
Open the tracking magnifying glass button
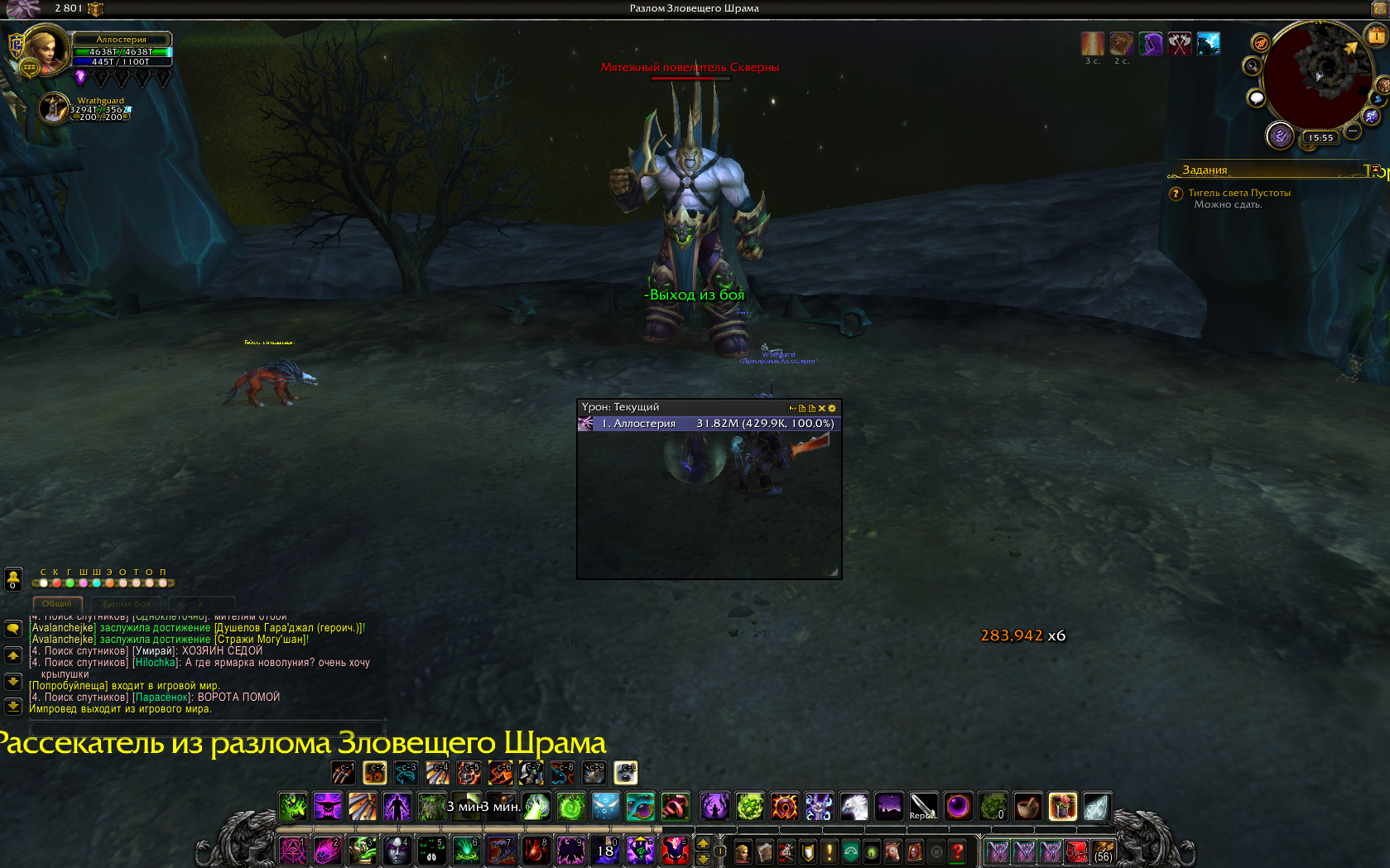coord(1253,66)
